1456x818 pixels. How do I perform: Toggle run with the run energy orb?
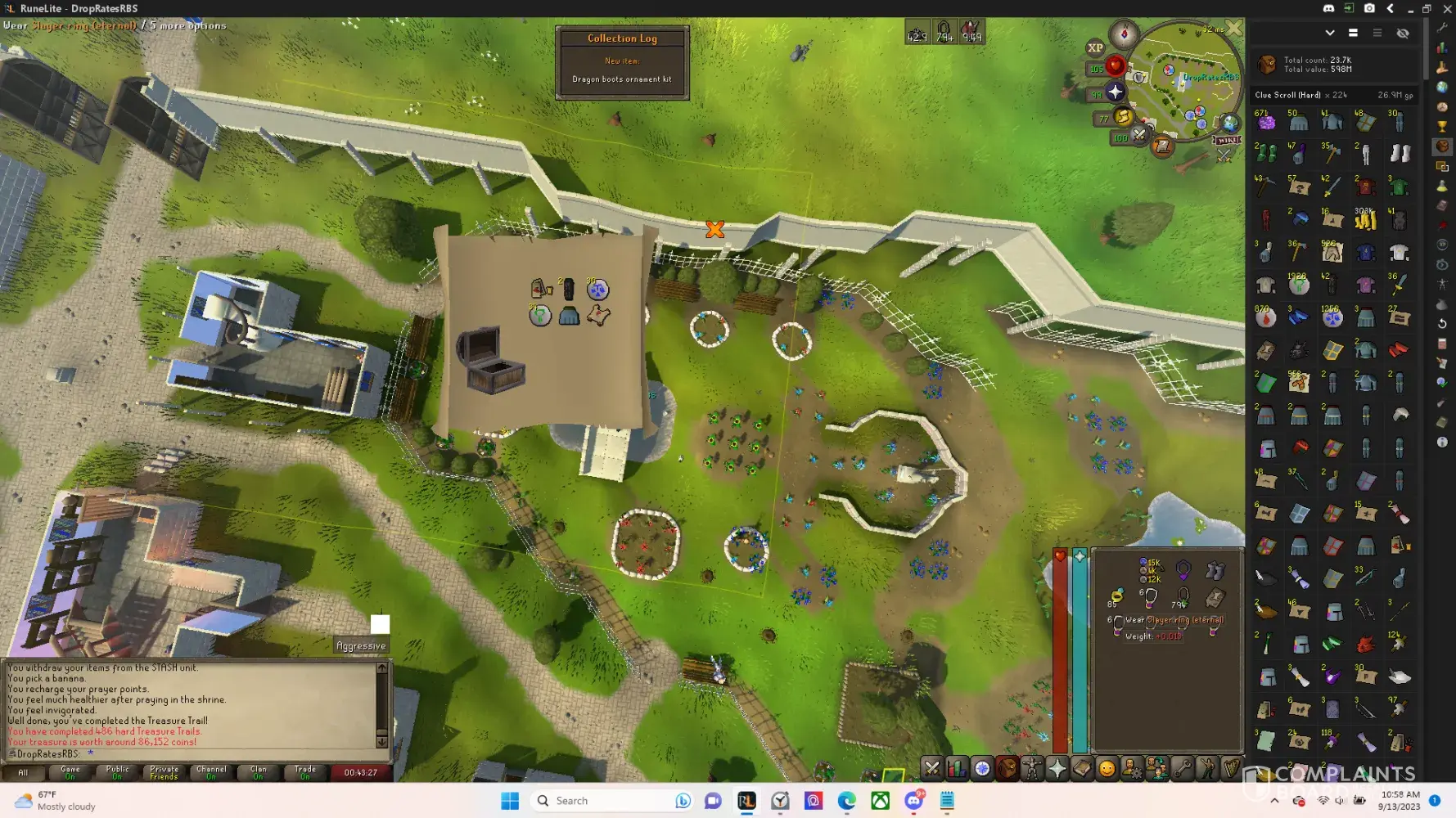tap(1123, 117)
